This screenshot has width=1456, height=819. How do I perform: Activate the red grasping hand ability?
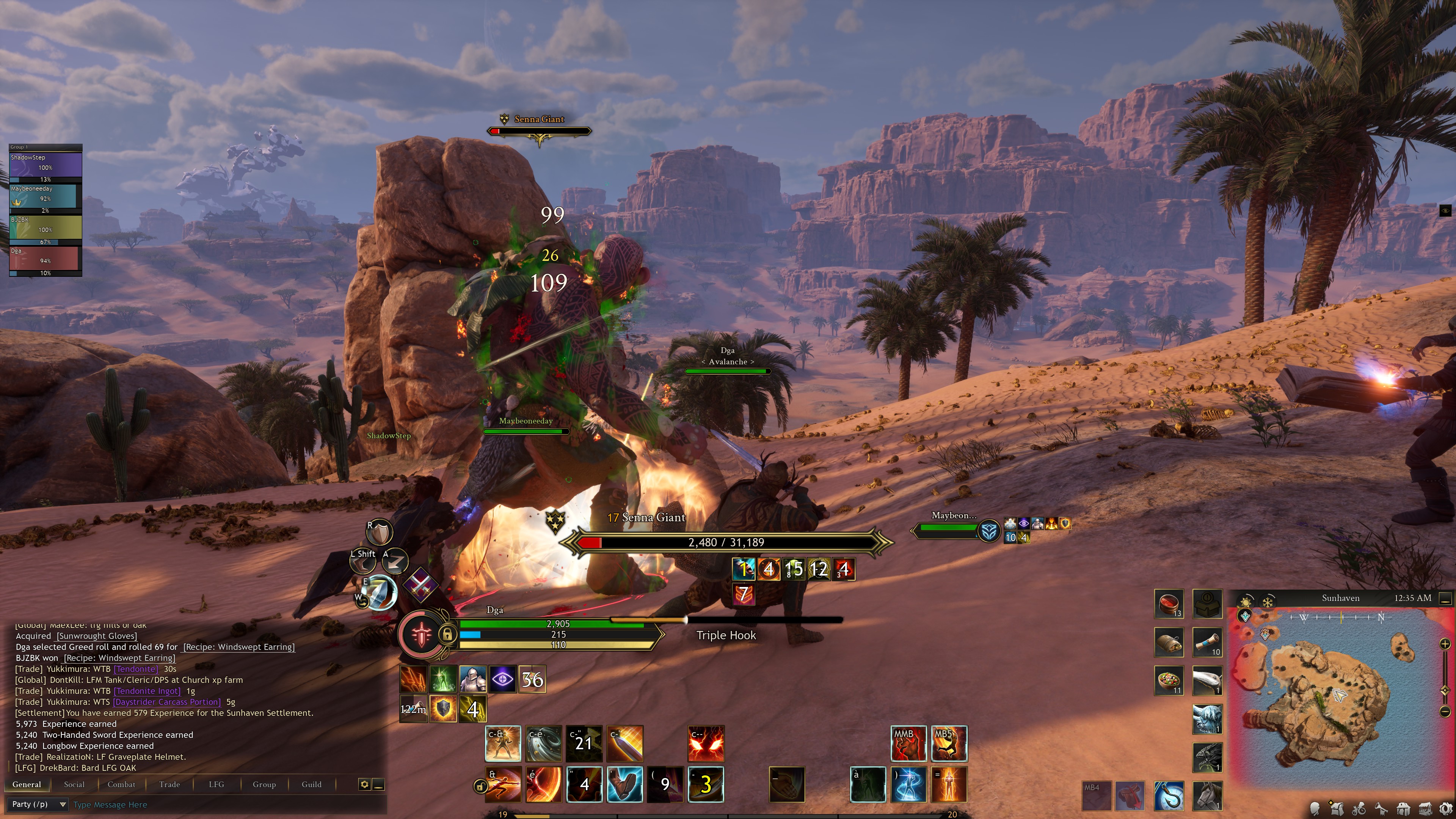908,744
